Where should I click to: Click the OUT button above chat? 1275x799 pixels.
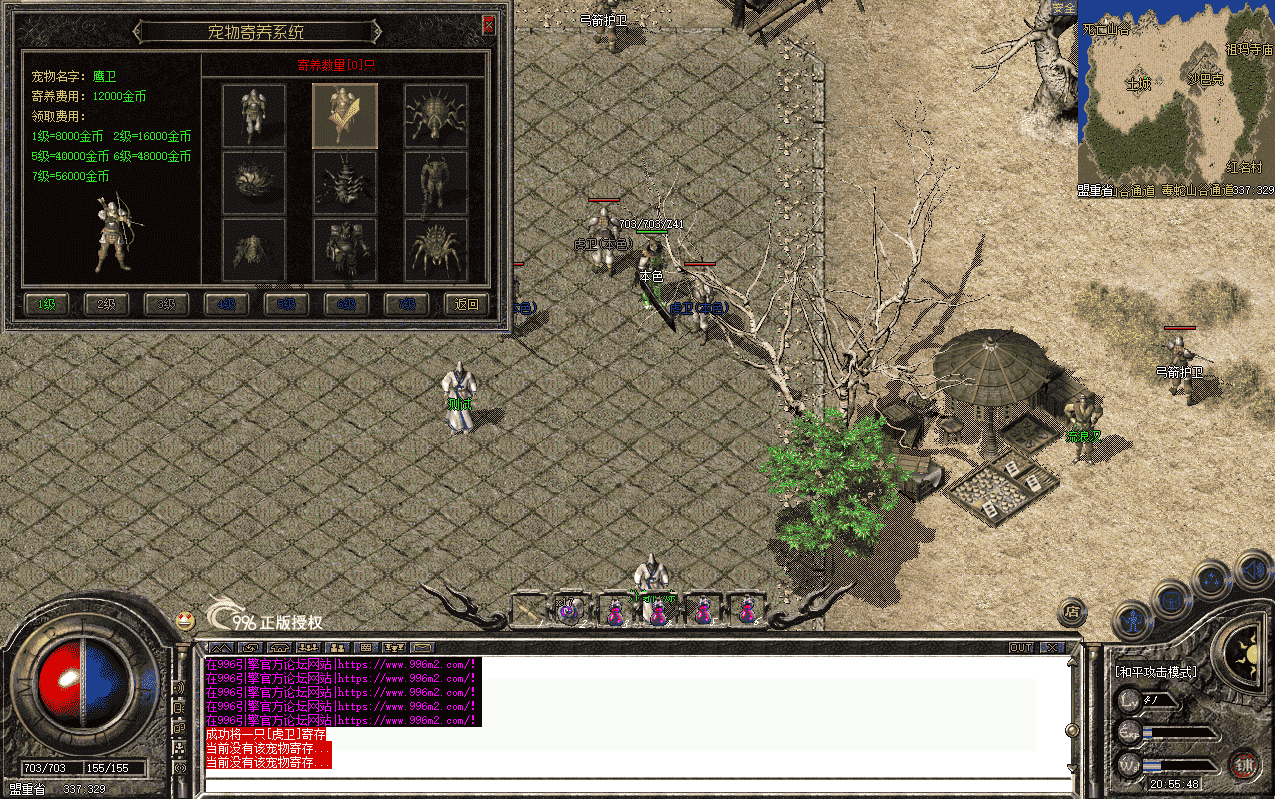point(1021,648)
